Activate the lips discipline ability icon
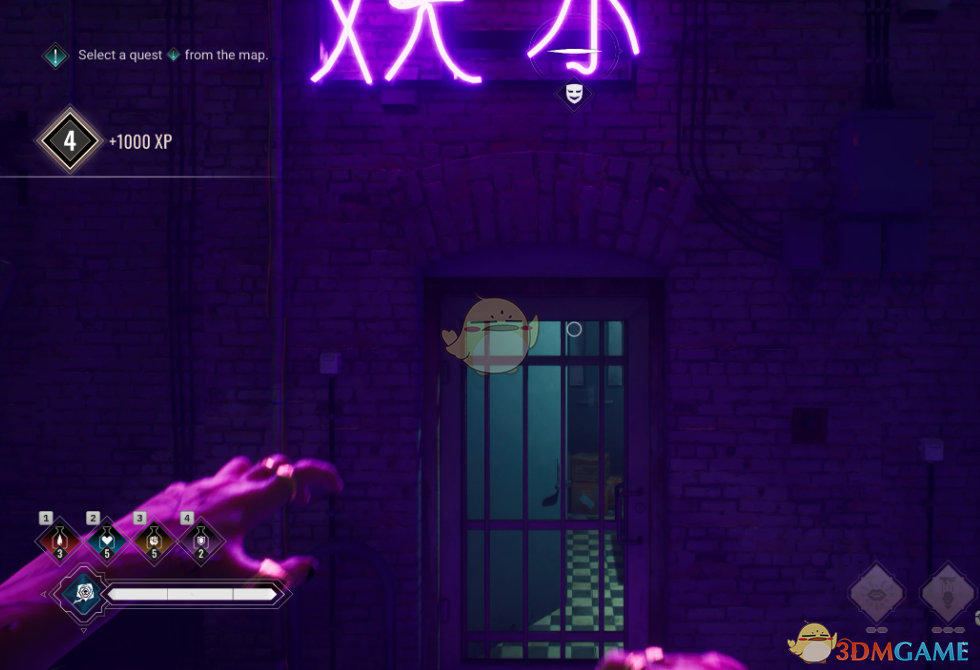This screenshot has width=980, height=670. click(x=877, y=594)
